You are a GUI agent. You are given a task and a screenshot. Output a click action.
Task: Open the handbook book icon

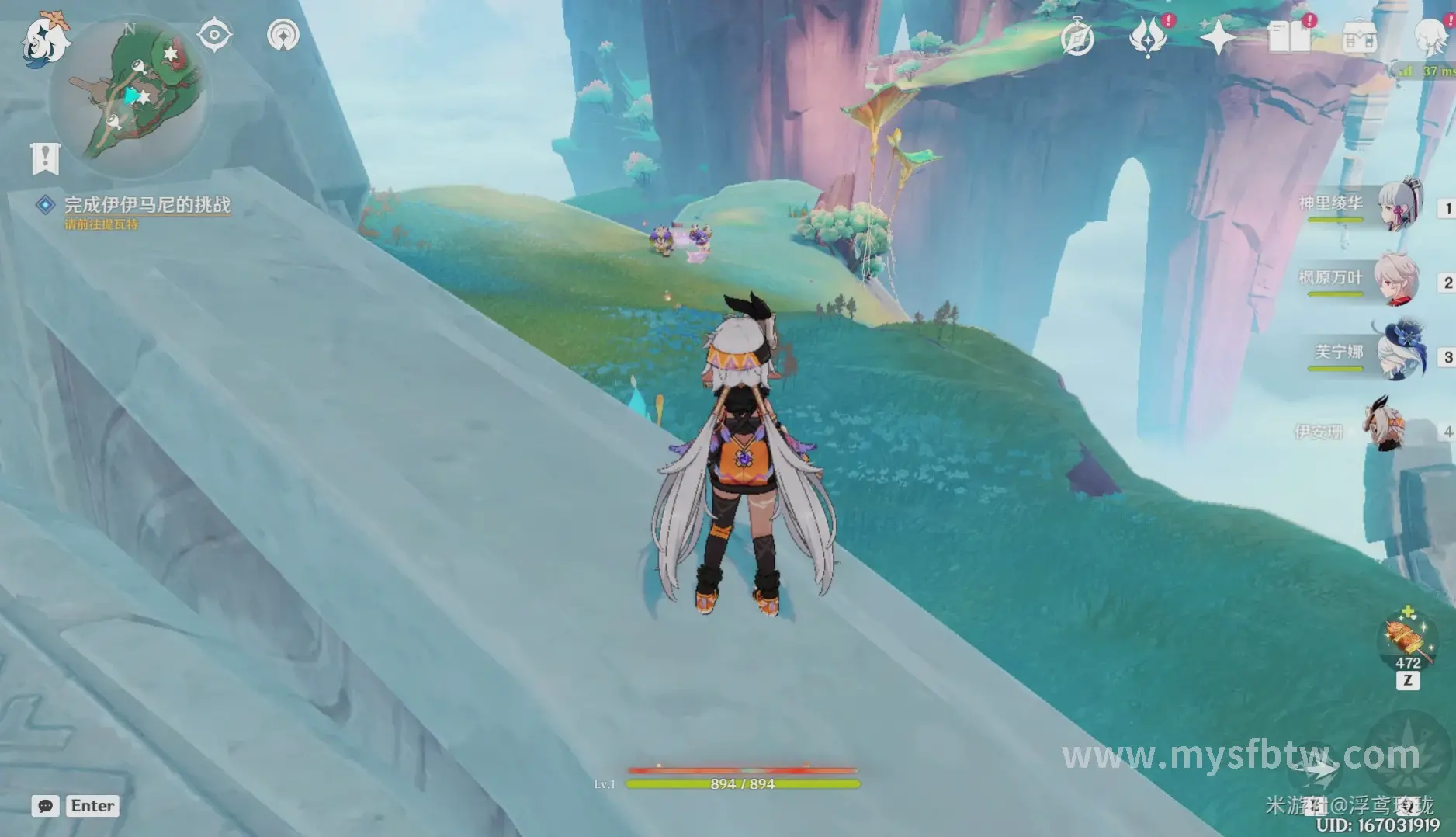tap(1288, 37)
